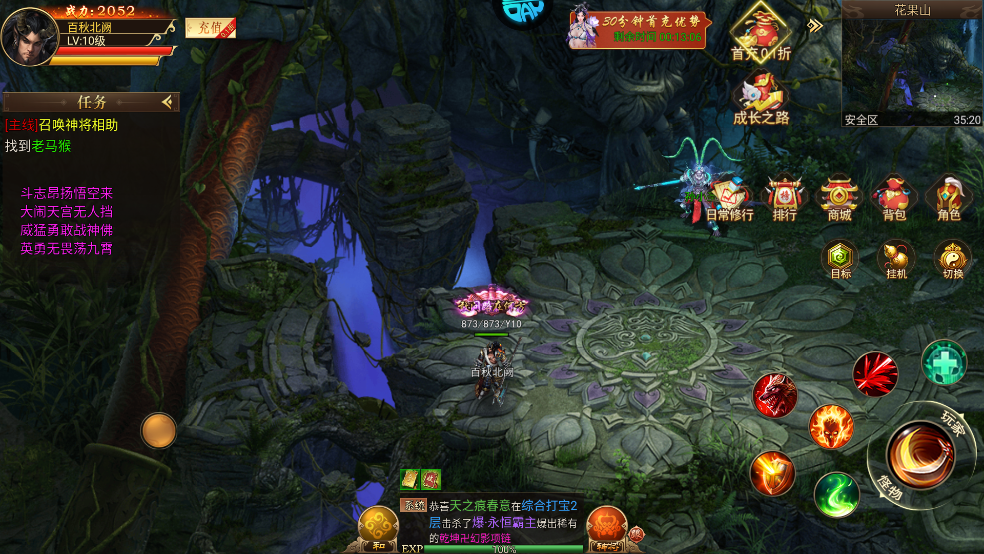The height and width of the screenshot is (554, 984).
Task: Open 成长之路 growth path icon
Action: pyautogui.click(x=760, y=100)
